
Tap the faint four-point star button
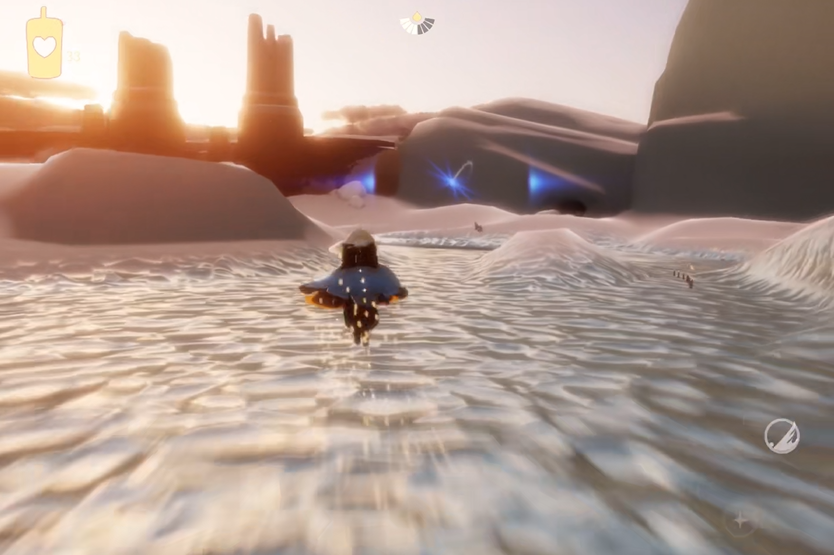pyautogui.click(x=740, y=520)
